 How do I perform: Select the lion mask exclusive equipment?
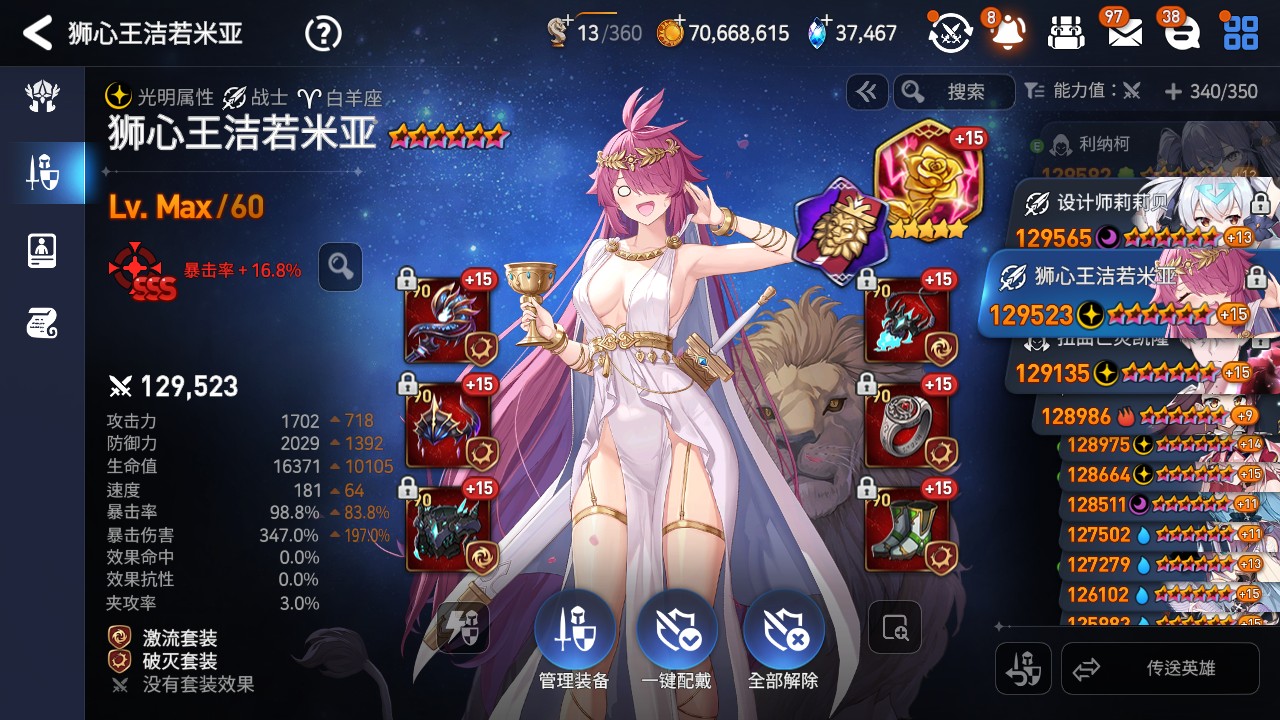coord(838,230)
